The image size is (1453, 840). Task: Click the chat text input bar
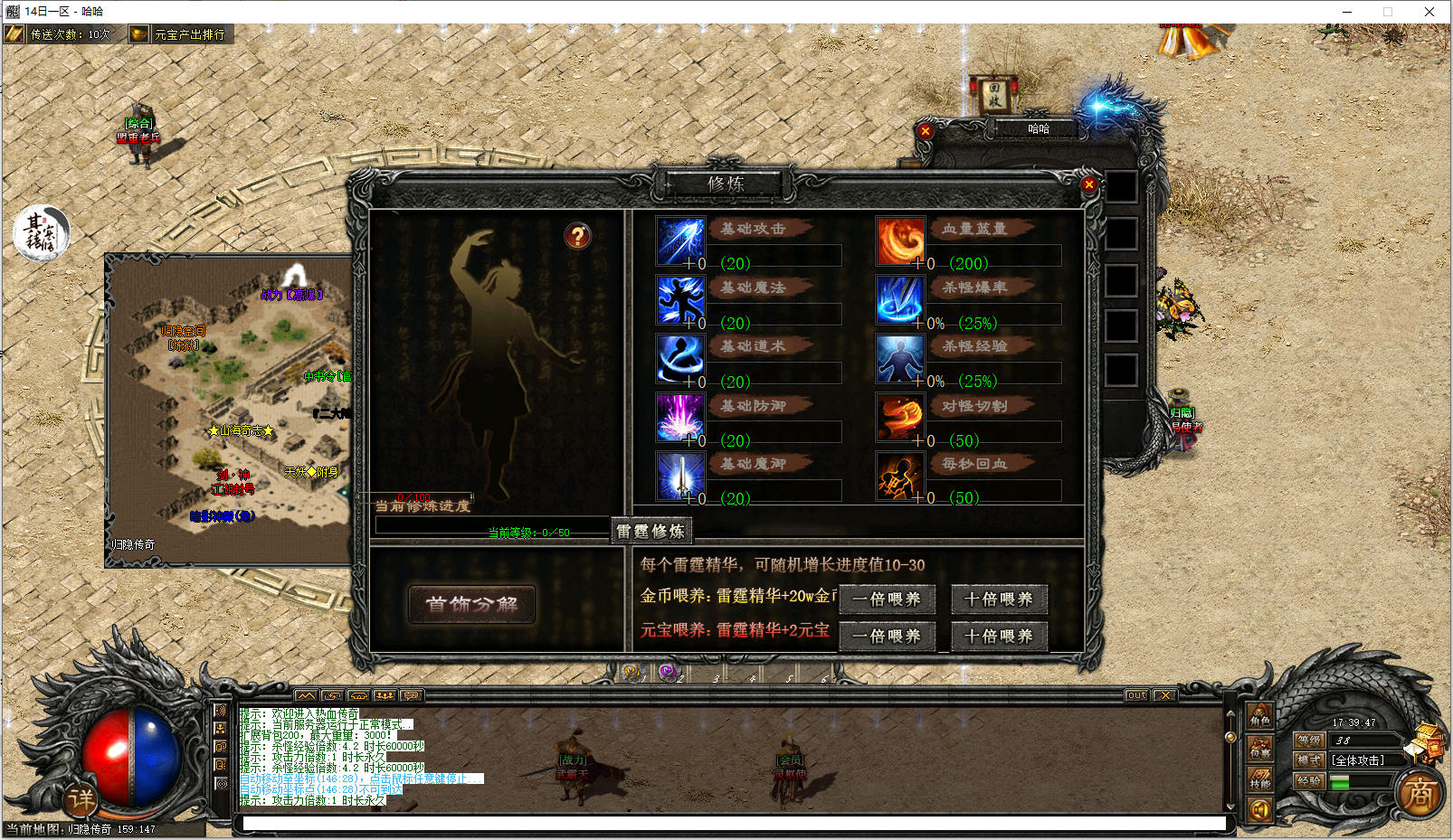click(x=733, y=824)
